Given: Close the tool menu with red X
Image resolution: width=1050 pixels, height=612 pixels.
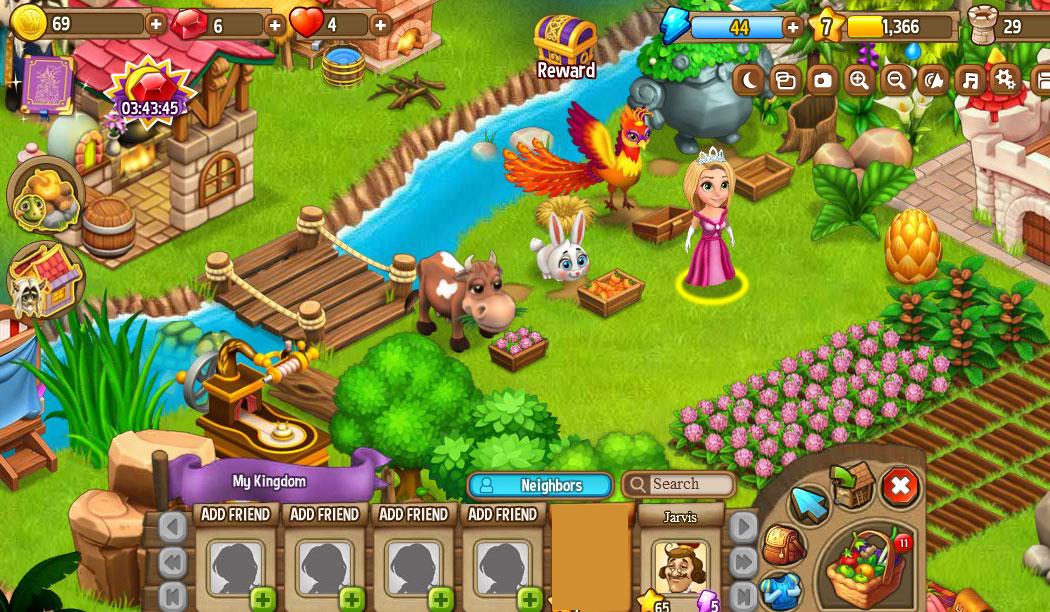Looking at the screenshot, I should tap(900, 487).
